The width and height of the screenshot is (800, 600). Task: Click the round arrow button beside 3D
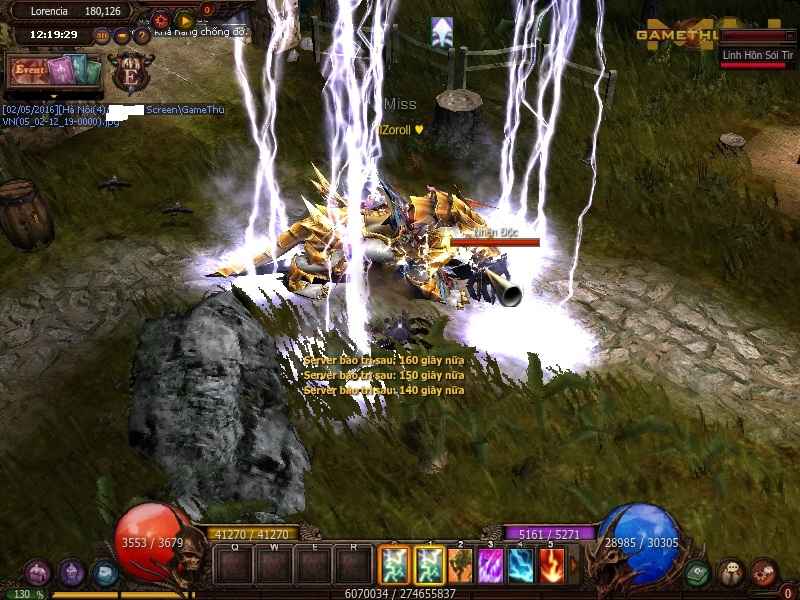[122, 35]
